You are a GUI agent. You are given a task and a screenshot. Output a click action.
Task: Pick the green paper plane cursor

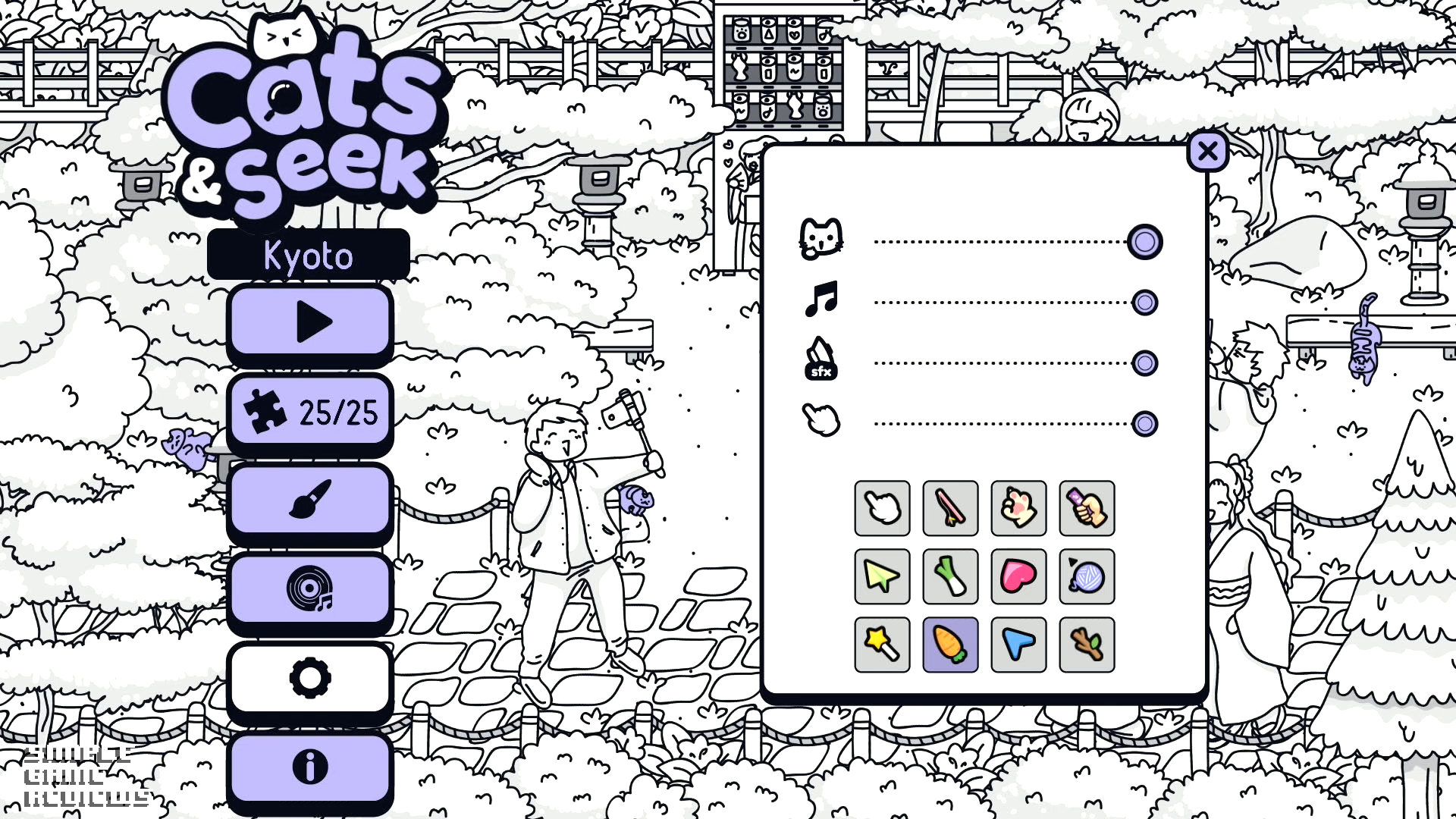tap(882, 576)
